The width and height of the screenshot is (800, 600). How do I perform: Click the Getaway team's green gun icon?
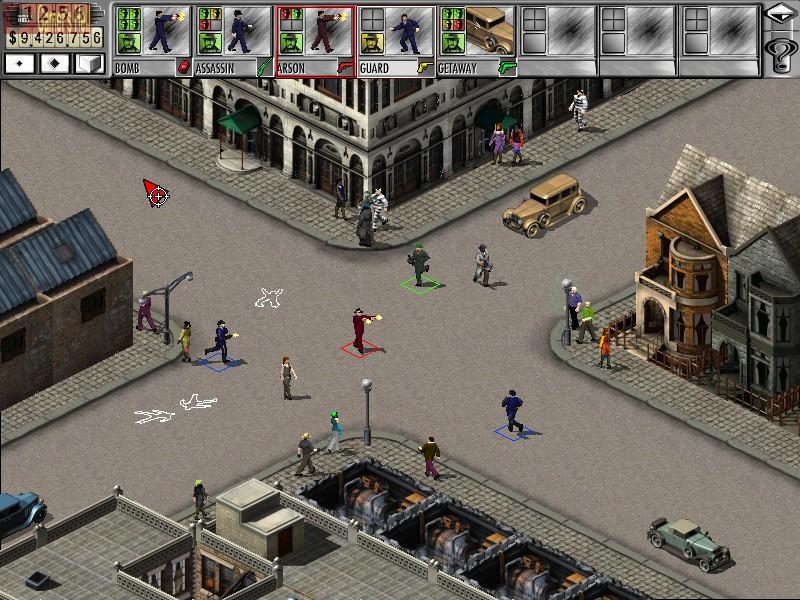507,67
